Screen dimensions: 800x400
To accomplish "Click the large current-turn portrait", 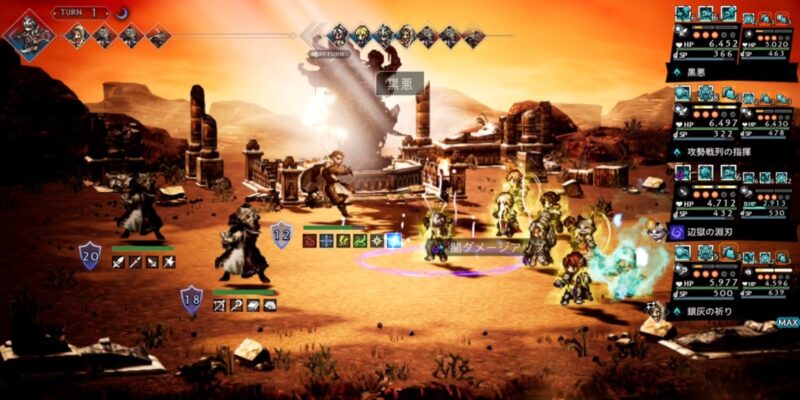I will [29, 34].
